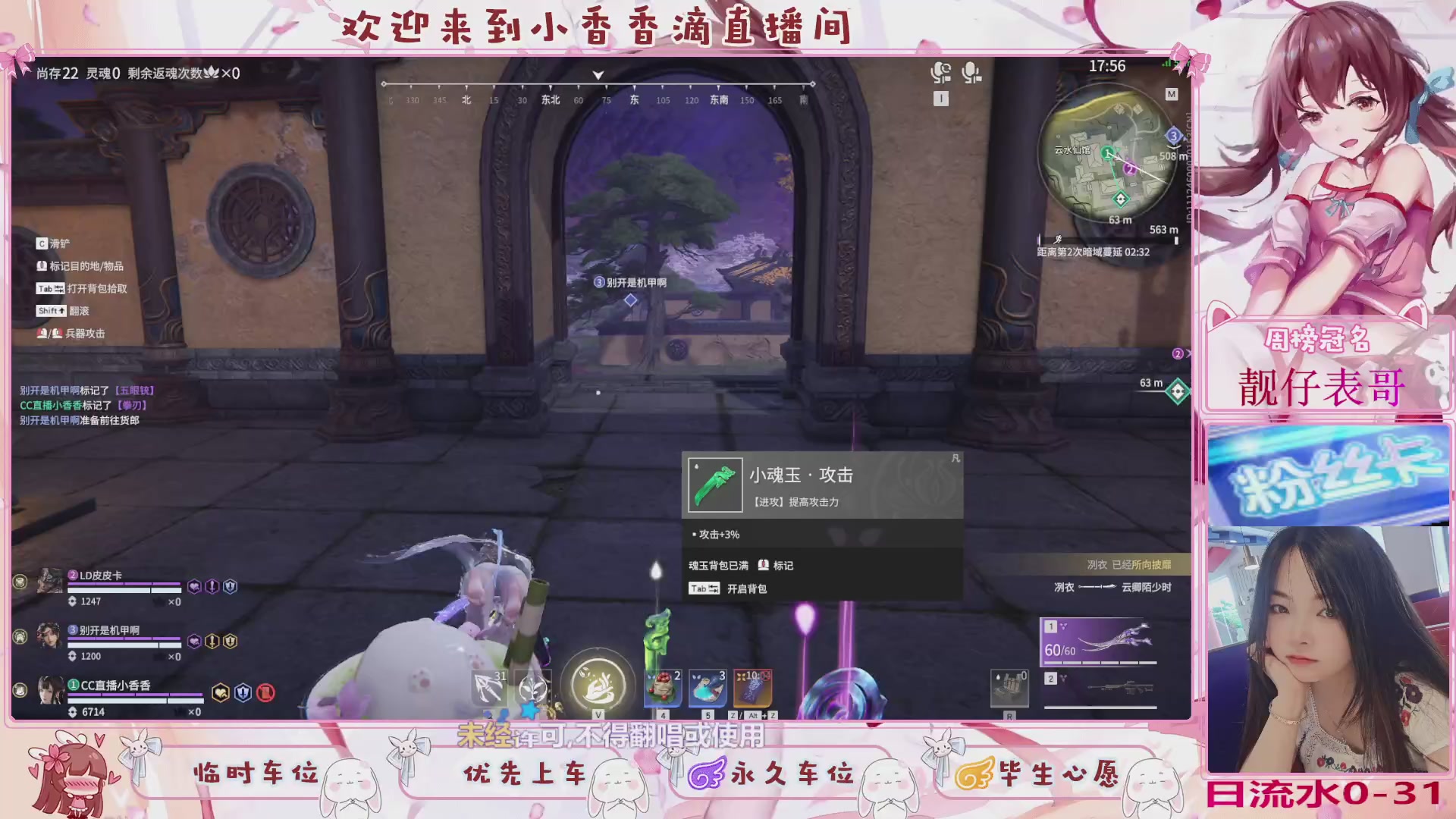Select the arrow skill icon showing 31 count

[x=488, y=687]
